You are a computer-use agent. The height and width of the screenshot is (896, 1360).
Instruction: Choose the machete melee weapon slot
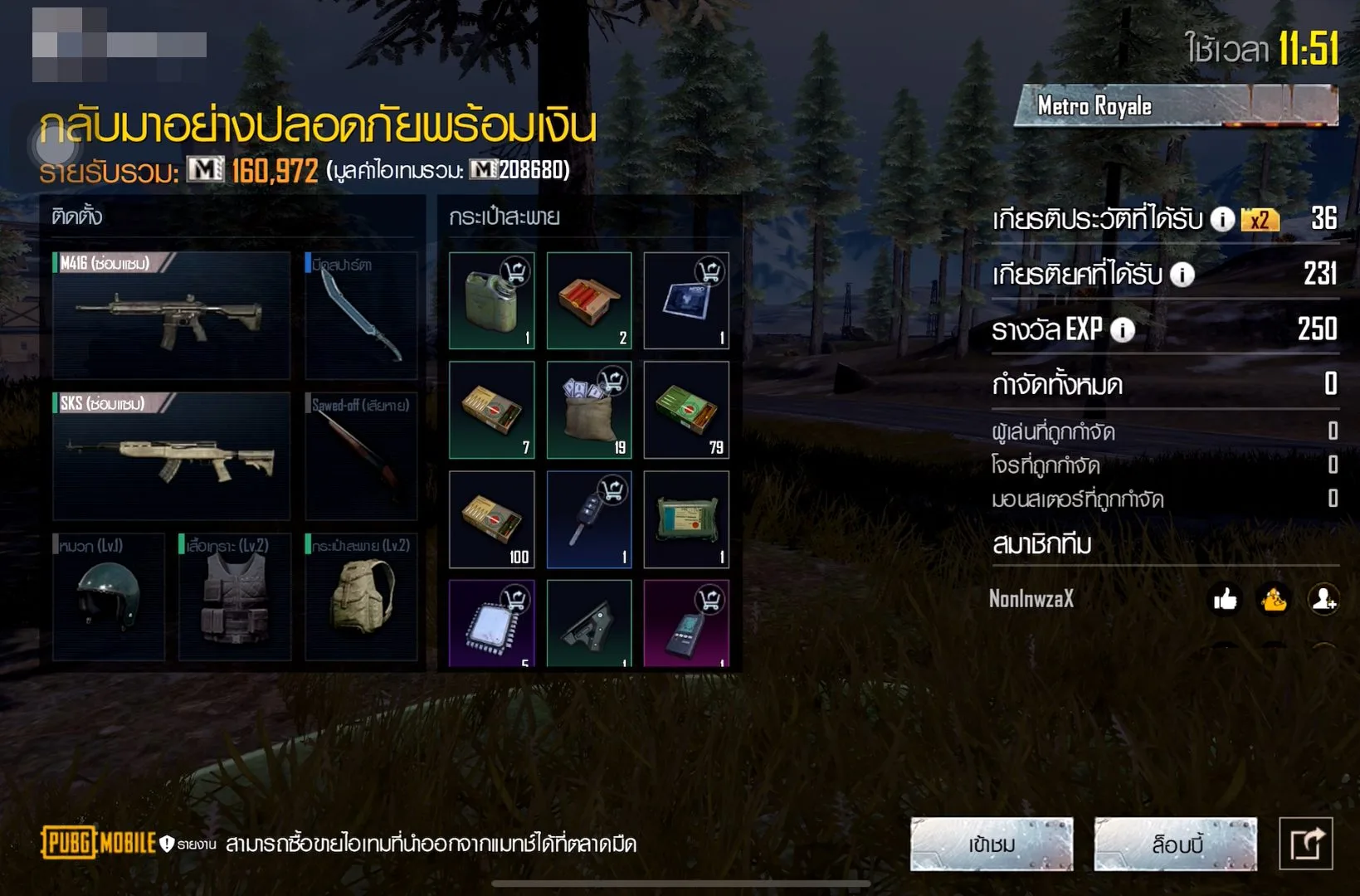pos(361,315)
